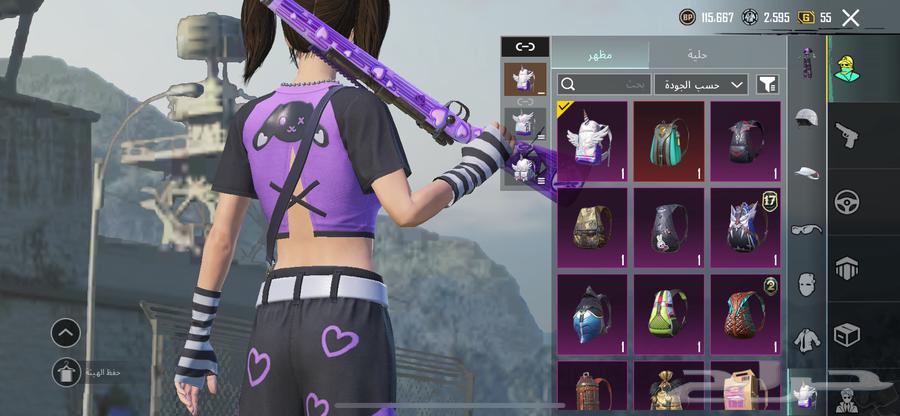
Task: Click the item search field
Action: (x=603, y=85)
